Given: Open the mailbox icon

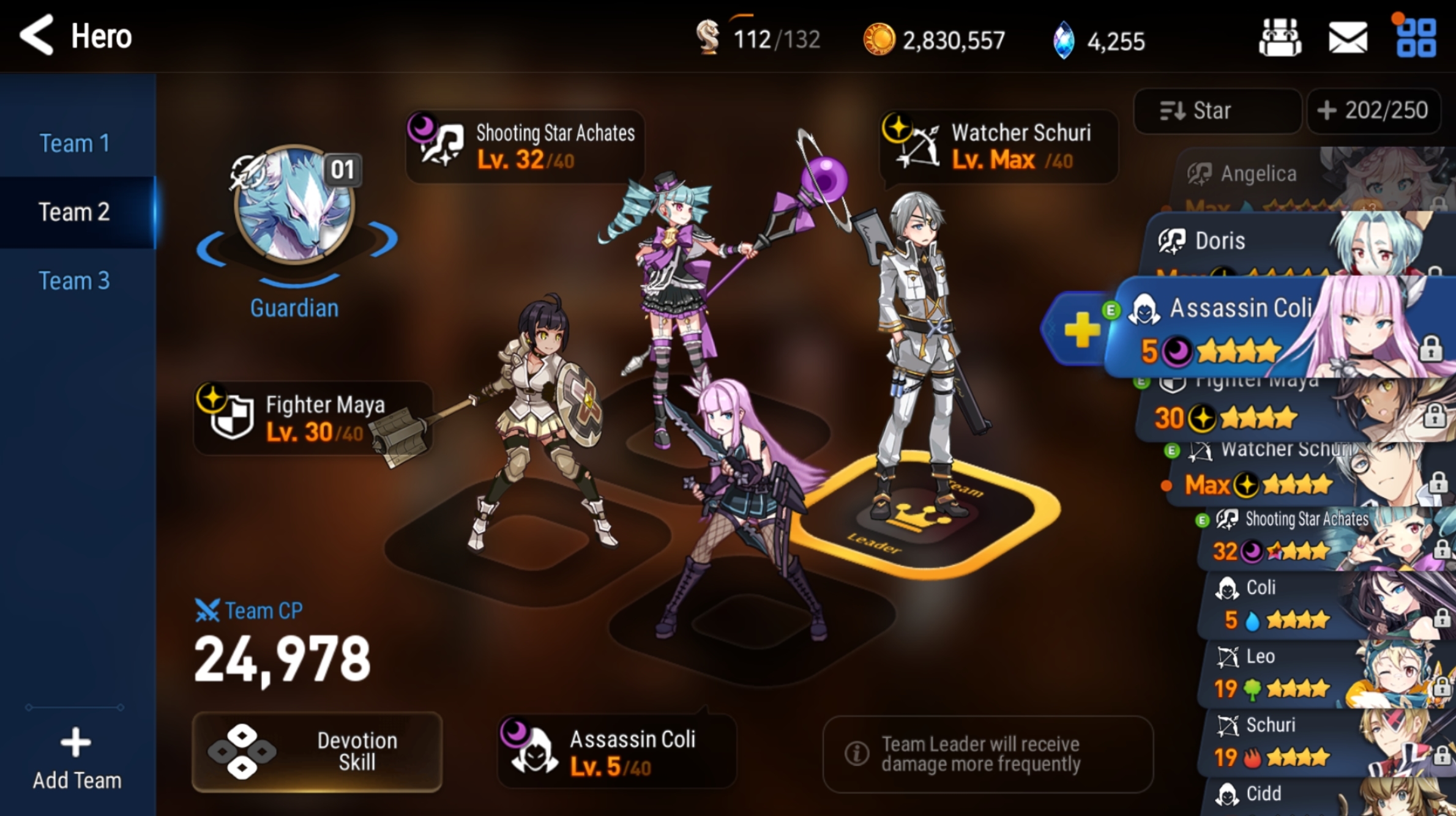Looking at the screenshot, I should coord(1347,38).
